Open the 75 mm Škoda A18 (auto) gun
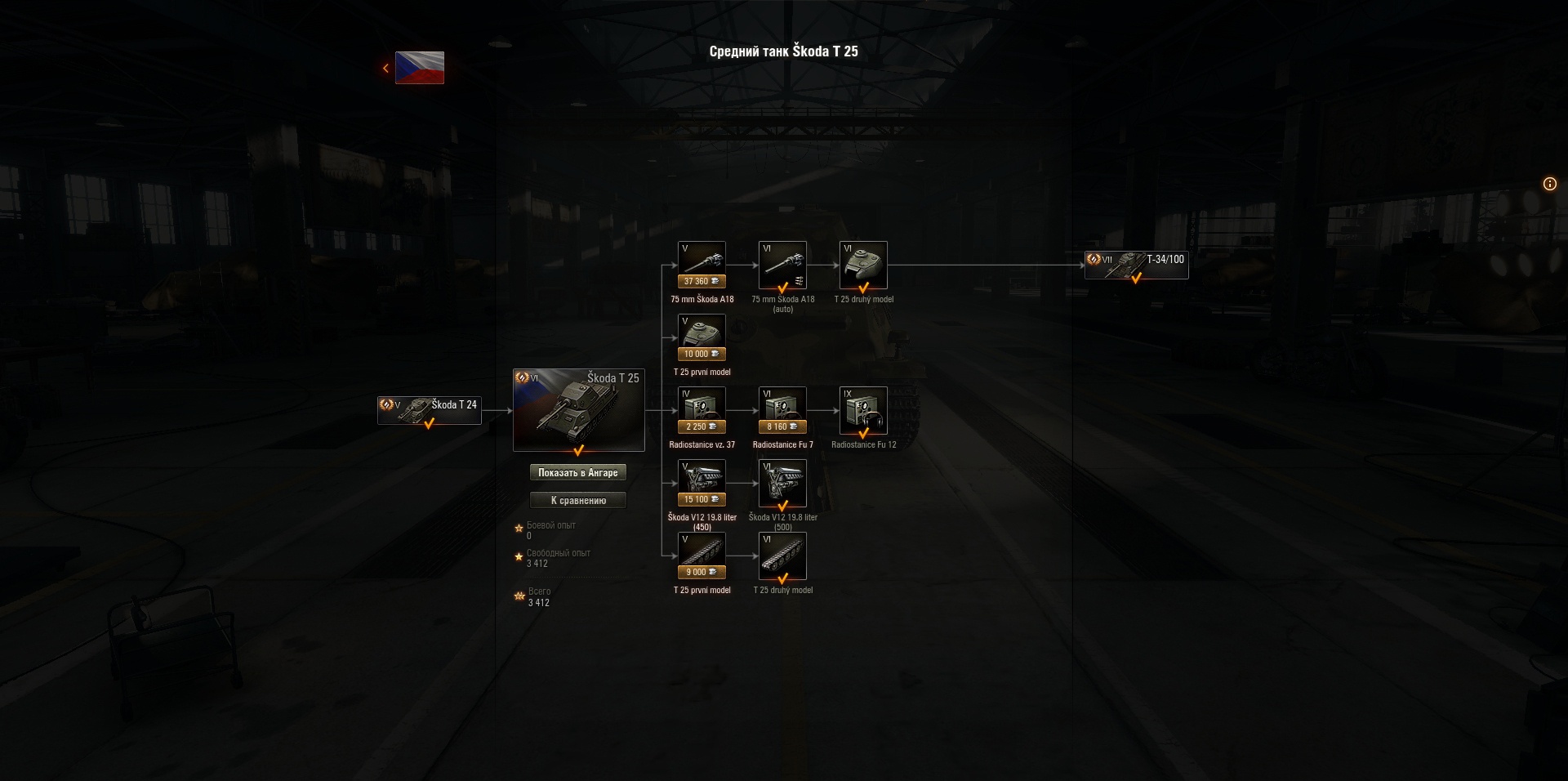This screenshot has height=781, width=1568. (782, 265)
